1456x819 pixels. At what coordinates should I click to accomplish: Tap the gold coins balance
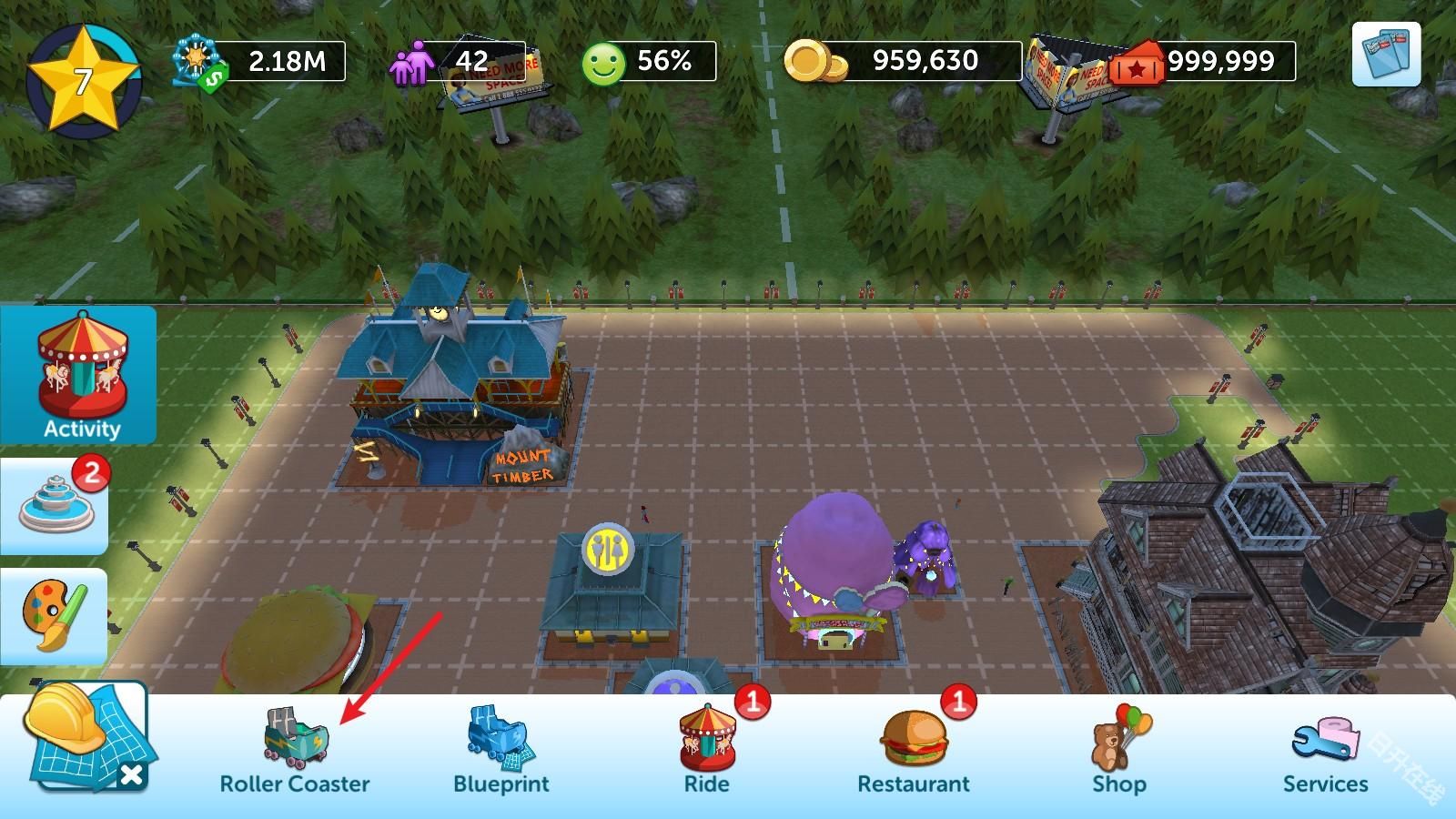[x=904, y=61]
